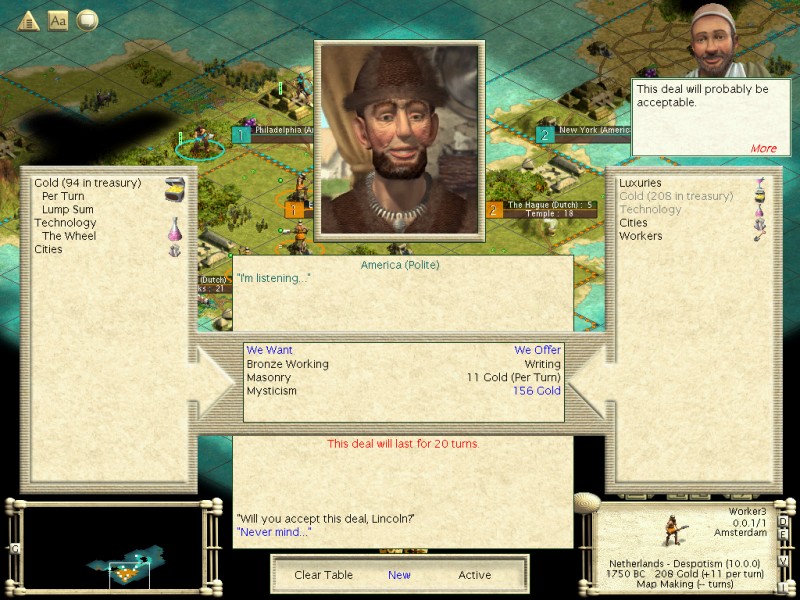Viewport: 800px width, 600px height.
Task: Select Per Turn gold from America
Action: 63,196
